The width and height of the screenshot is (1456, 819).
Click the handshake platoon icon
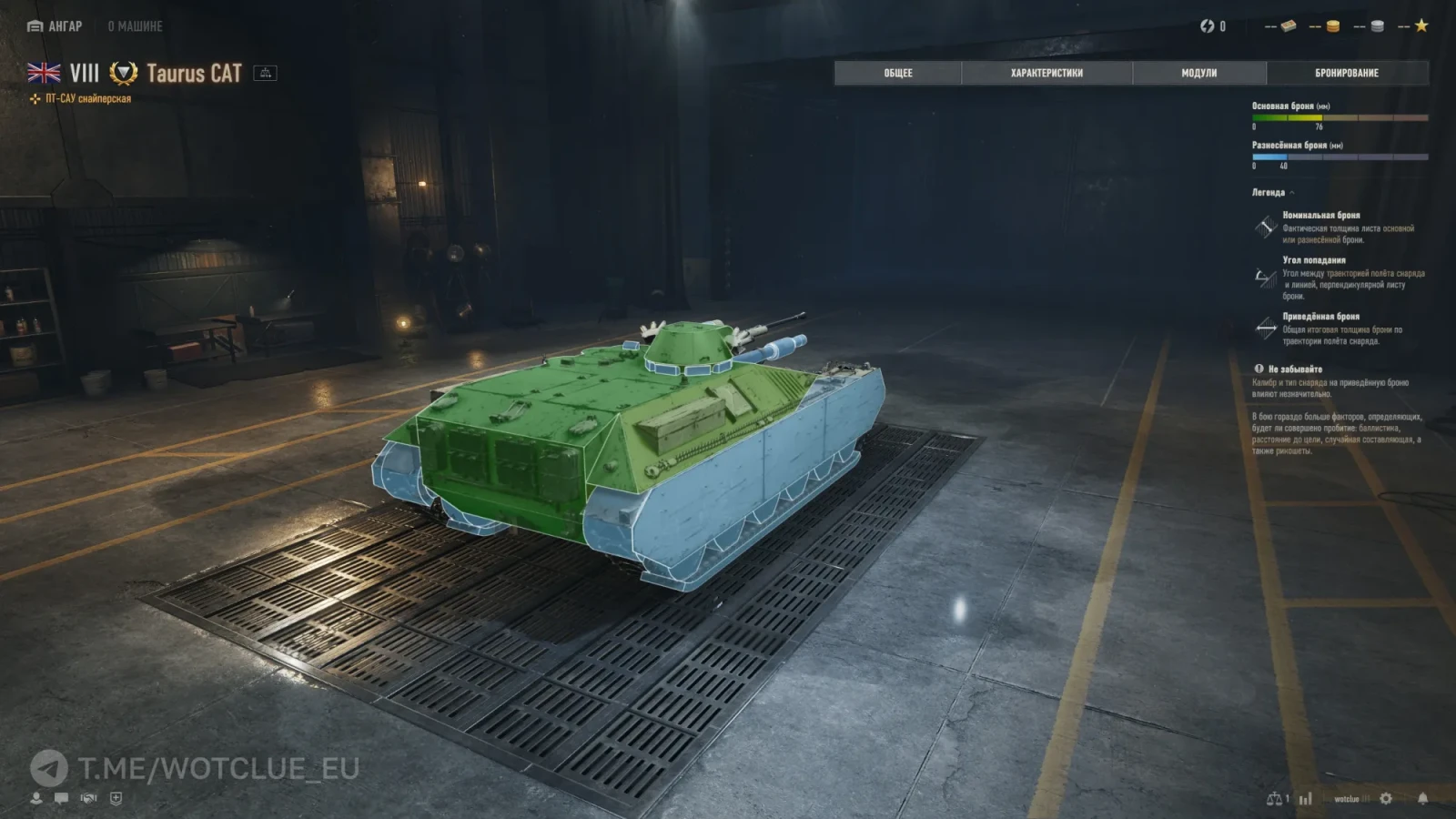(x=88, y=798)
